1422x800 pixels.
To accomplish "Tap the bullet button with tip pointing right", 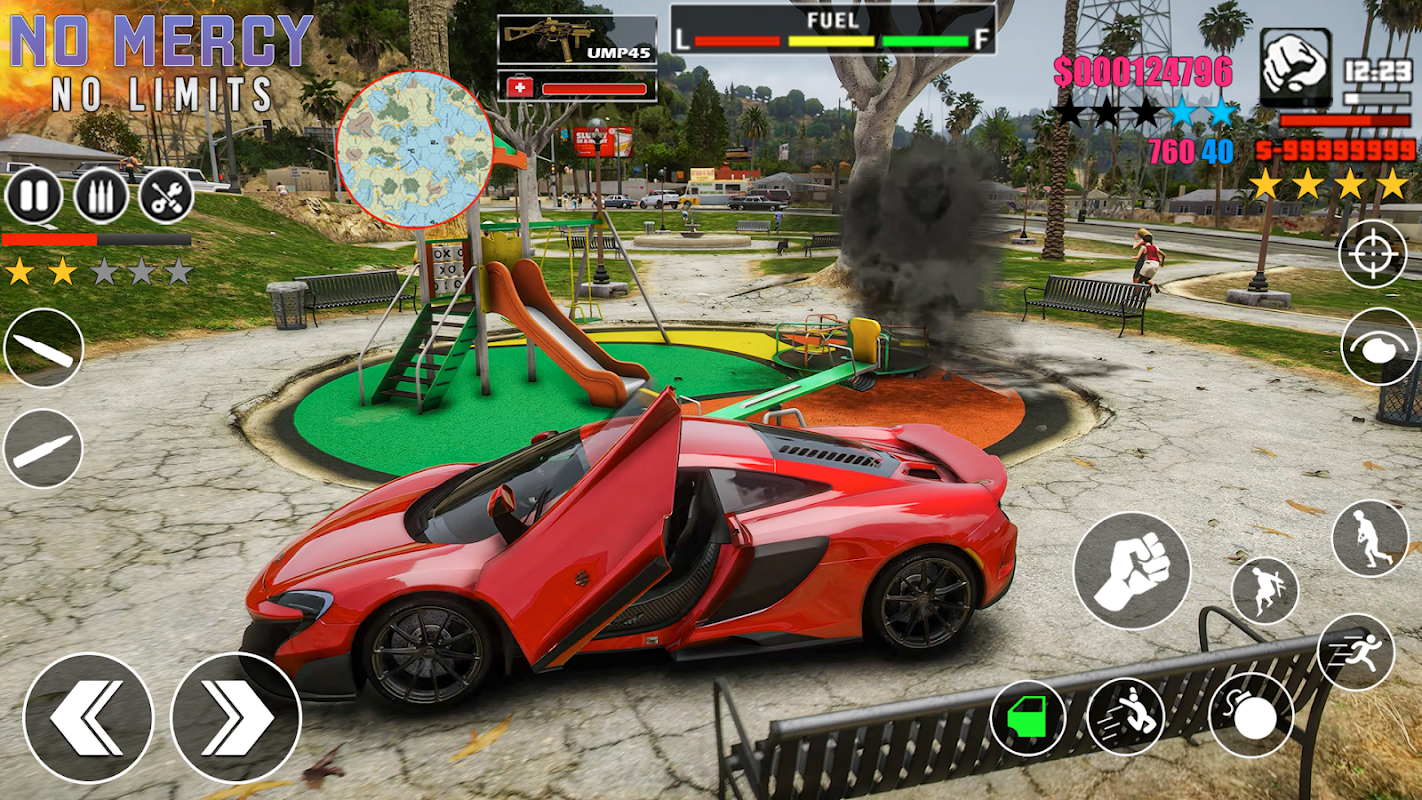I will click(43, 448).
